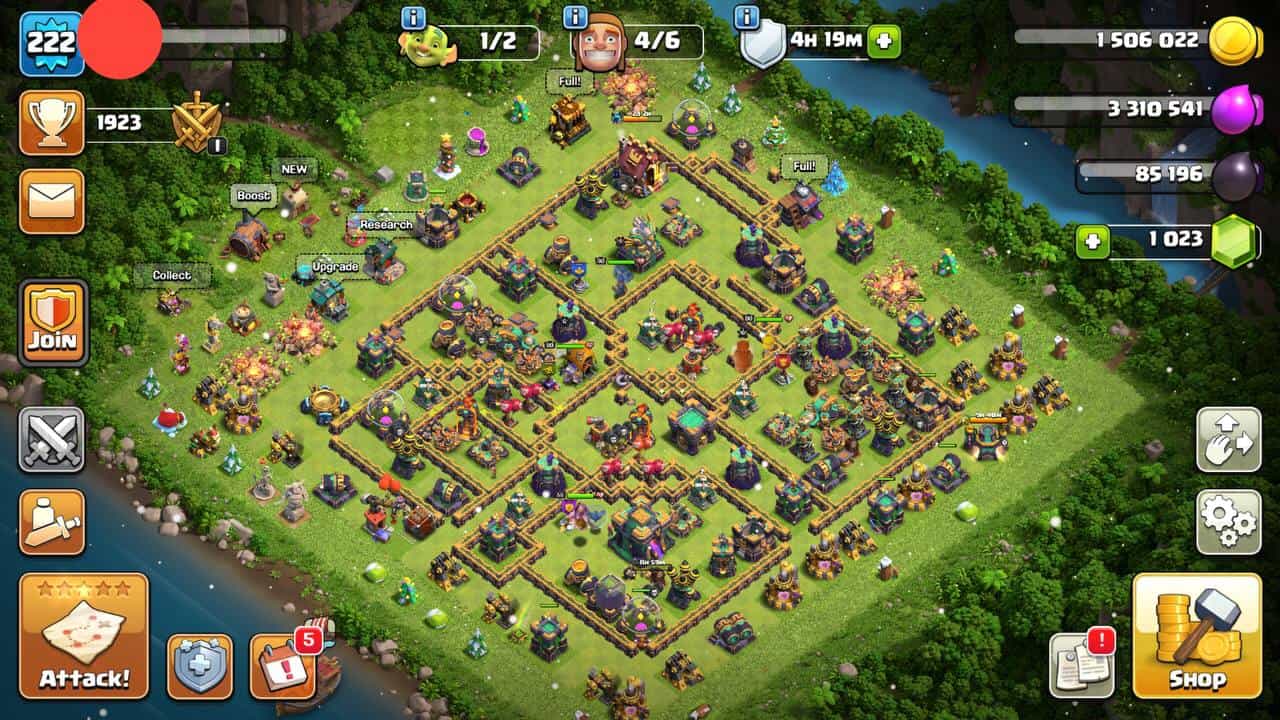1280x720 pixels.
Task: Open the news notes button
Action: click(1081, 665)
